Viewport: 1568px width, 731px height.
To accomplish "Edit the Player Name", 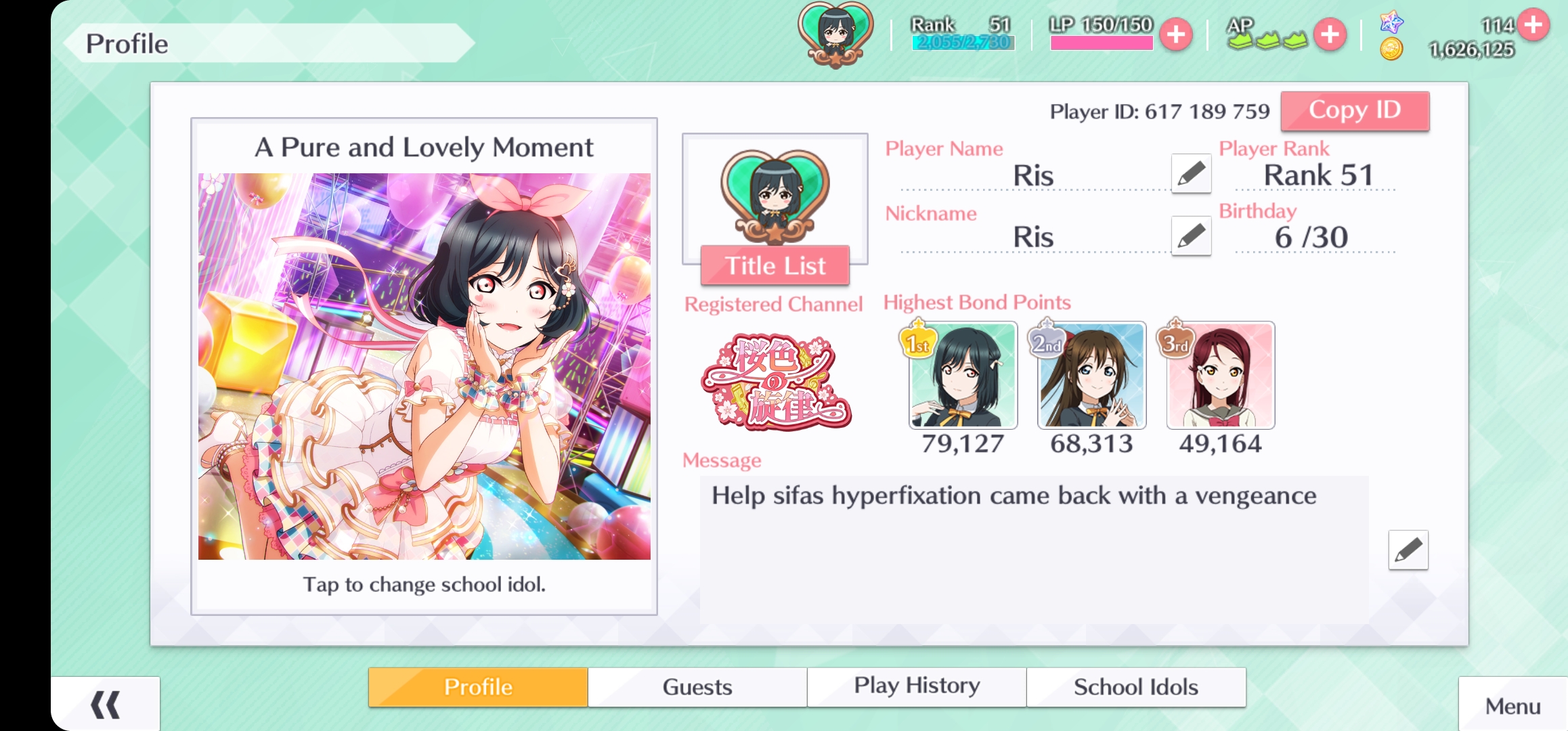I will click(1191, 174).
